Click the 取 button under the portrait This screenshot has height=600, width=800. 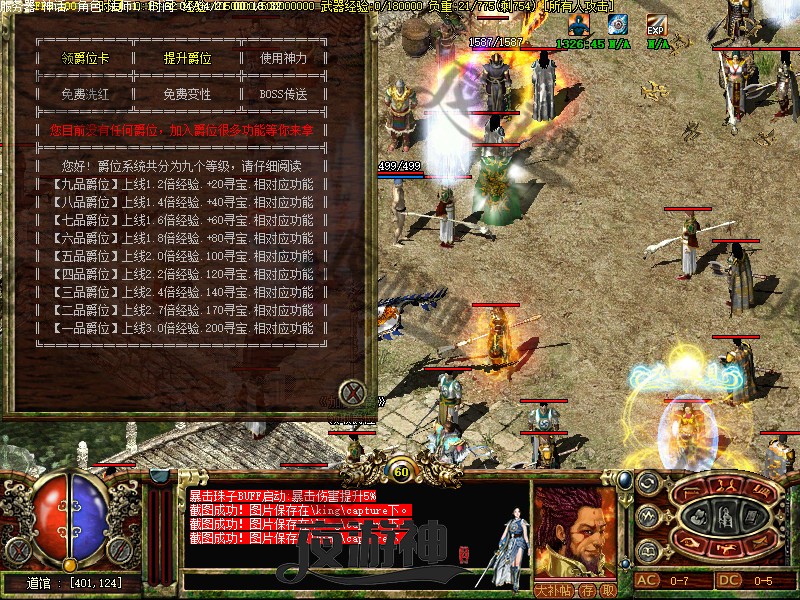point(607,590)
